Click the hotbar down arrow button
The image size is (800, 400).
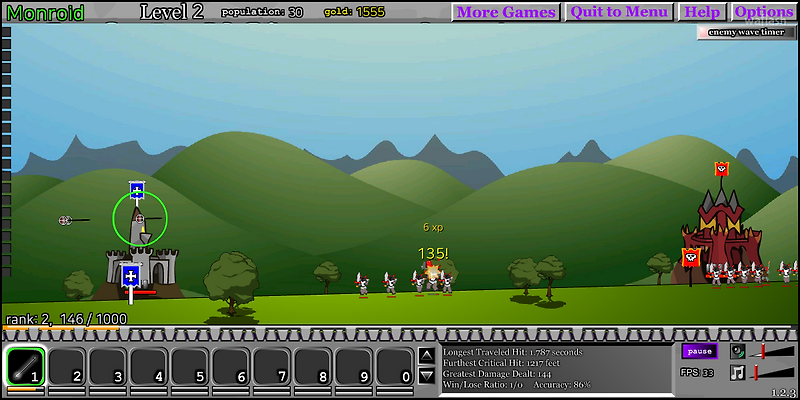click(426, 376)
